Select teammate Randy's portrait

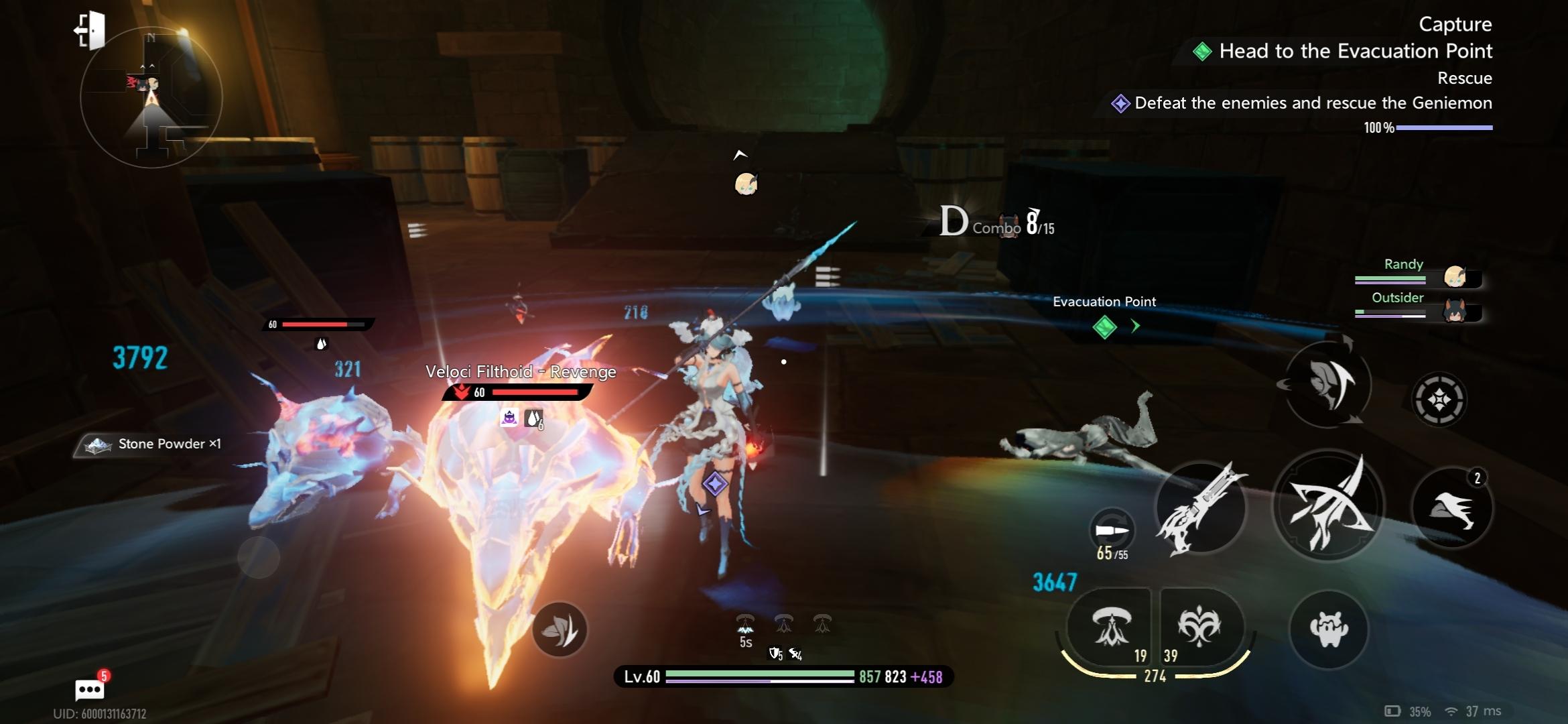[x=1455, y=276]
